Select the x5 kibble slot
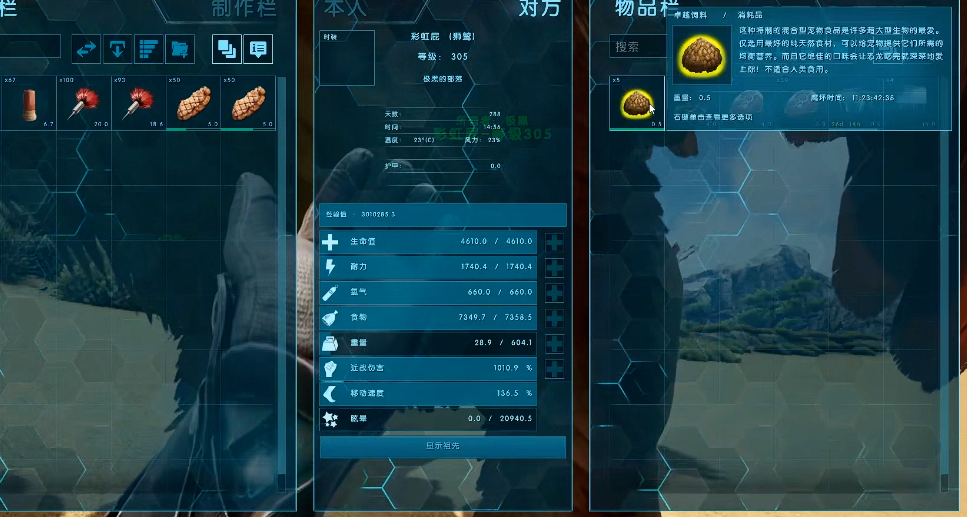 637,103
